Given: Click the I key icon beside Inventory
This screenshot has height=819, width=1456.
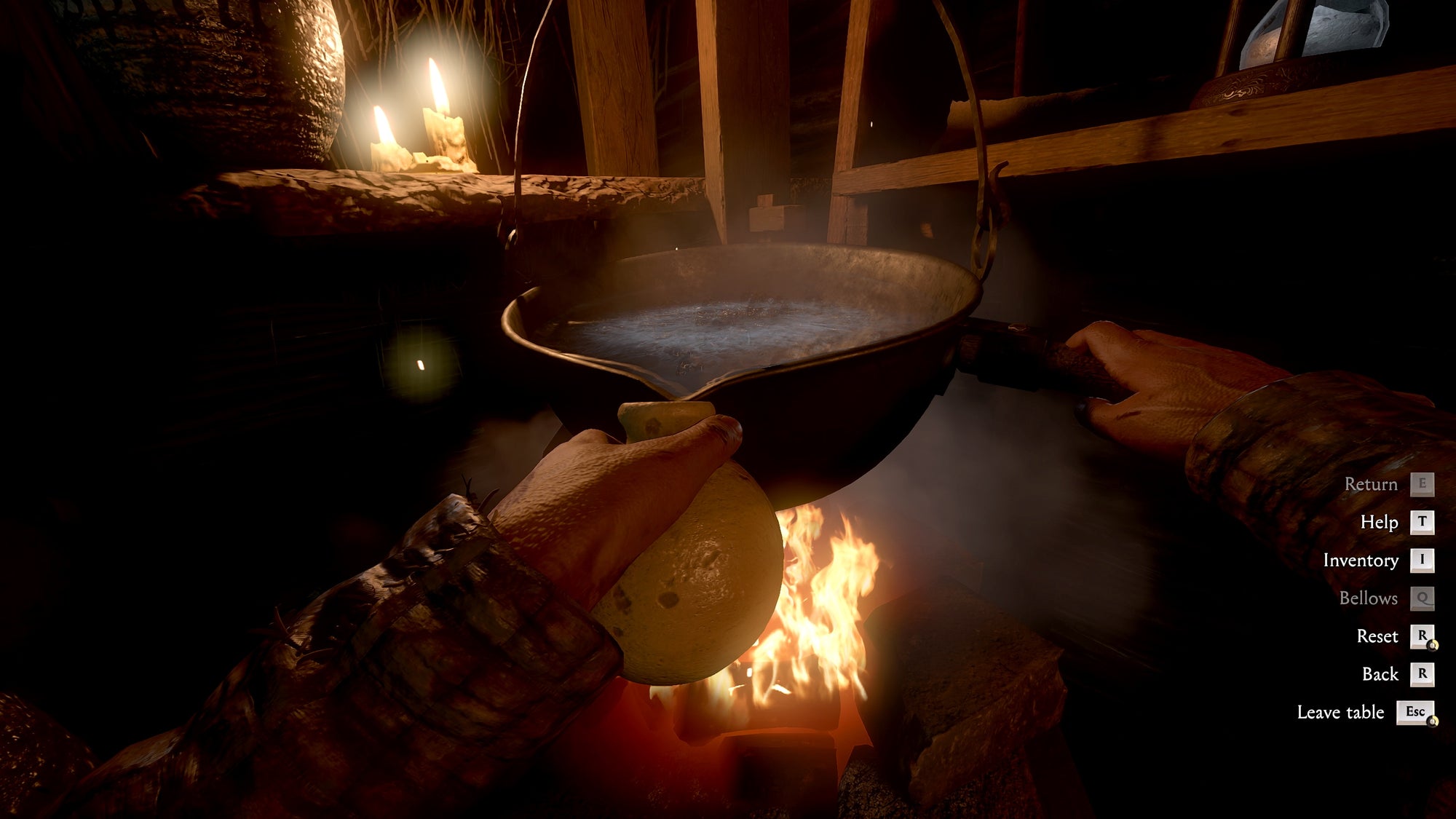Looking at the screenshot, I should tap(1423, 560).
